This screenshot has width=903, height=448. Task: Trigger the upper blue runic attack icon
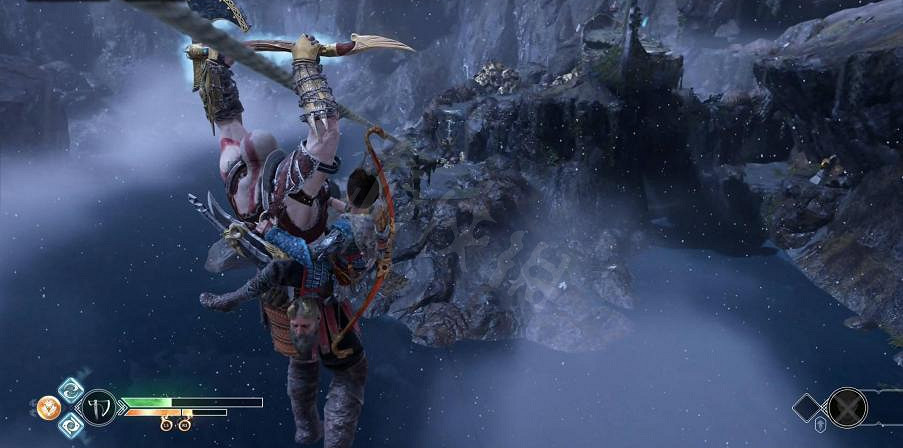pos(68,390)
